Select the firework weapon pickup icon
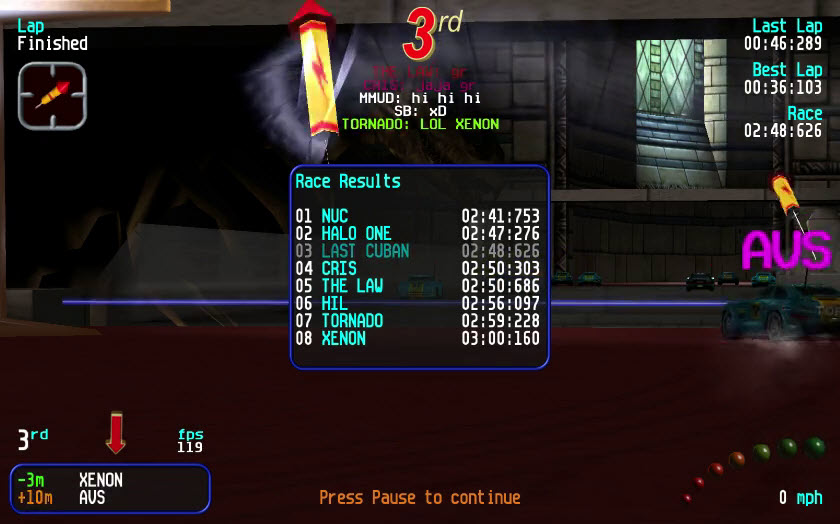This screenshot has height=524, width=840. (52, 95)
